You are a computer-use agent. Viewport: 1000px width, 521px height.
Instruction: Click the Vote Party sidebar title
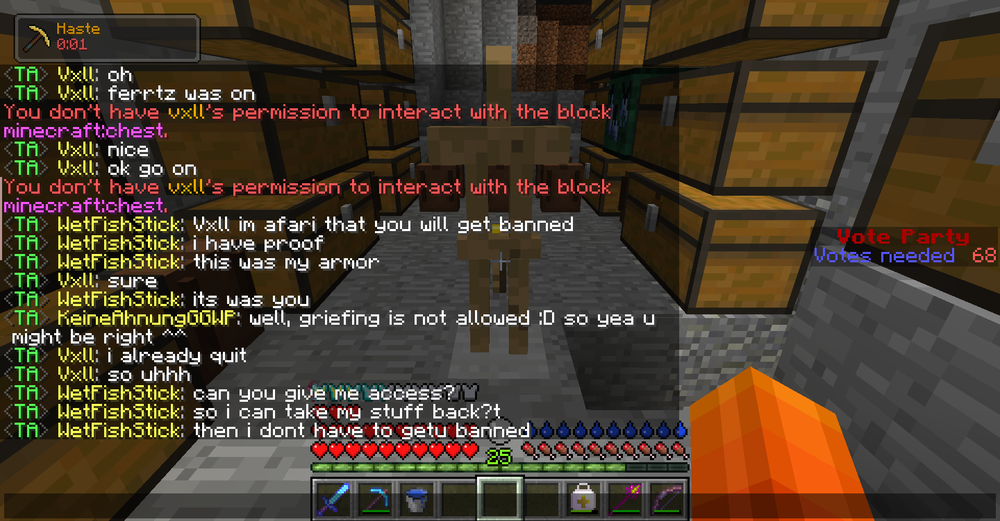(x=902, y=237)
